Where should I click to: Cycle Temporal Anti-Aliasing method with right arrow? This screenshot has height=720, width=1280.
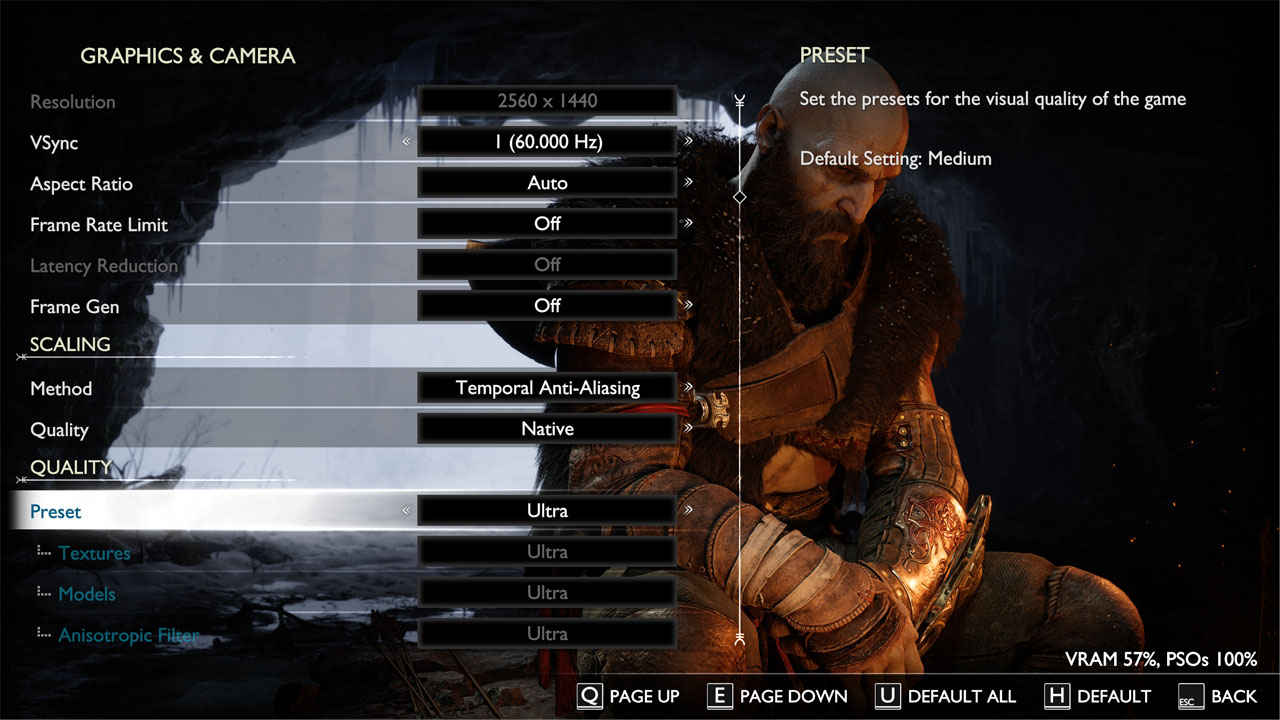[x=689, y=387]
